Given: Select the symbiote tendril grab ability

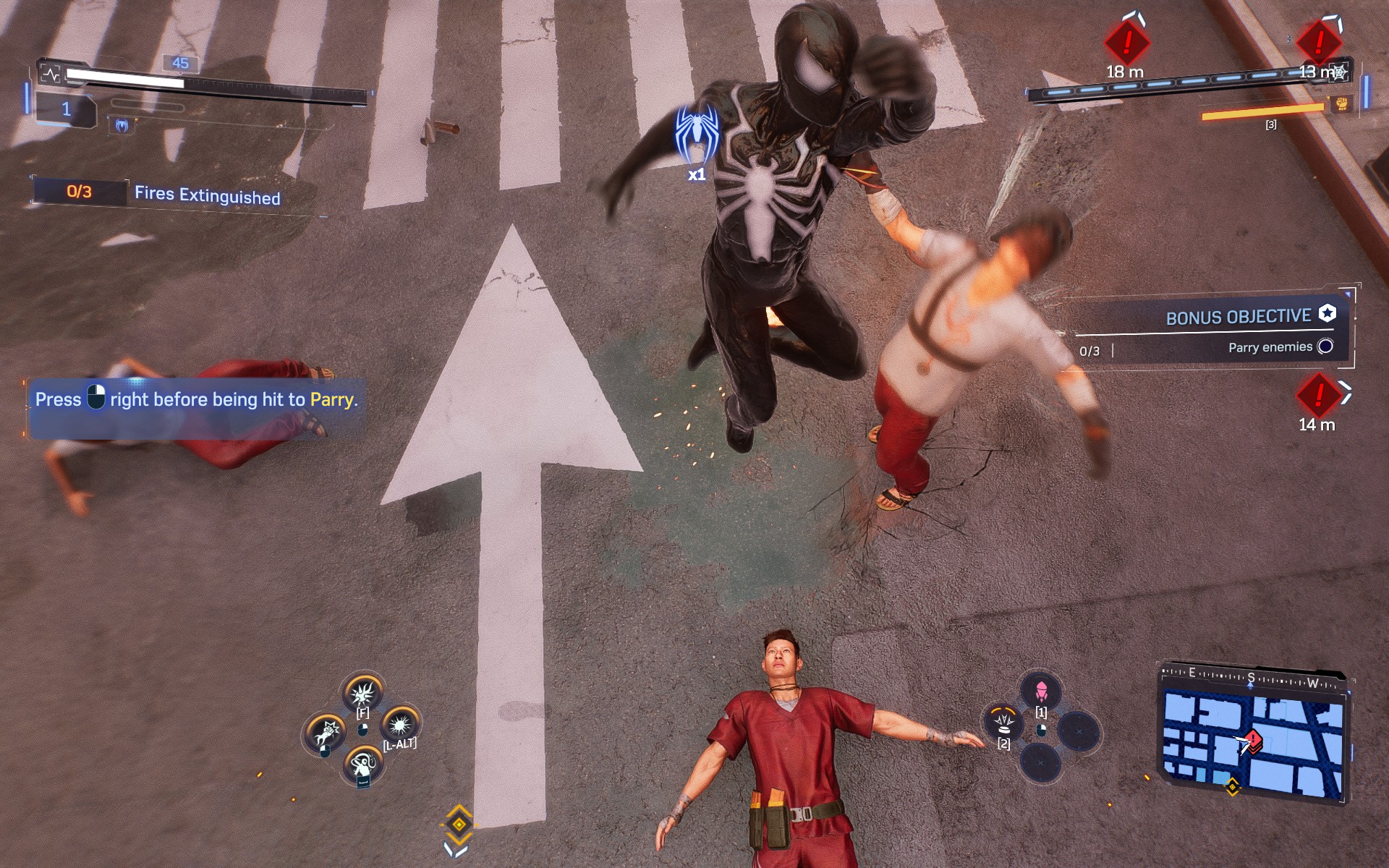Looking at the screenshot, I should [362, 764].
